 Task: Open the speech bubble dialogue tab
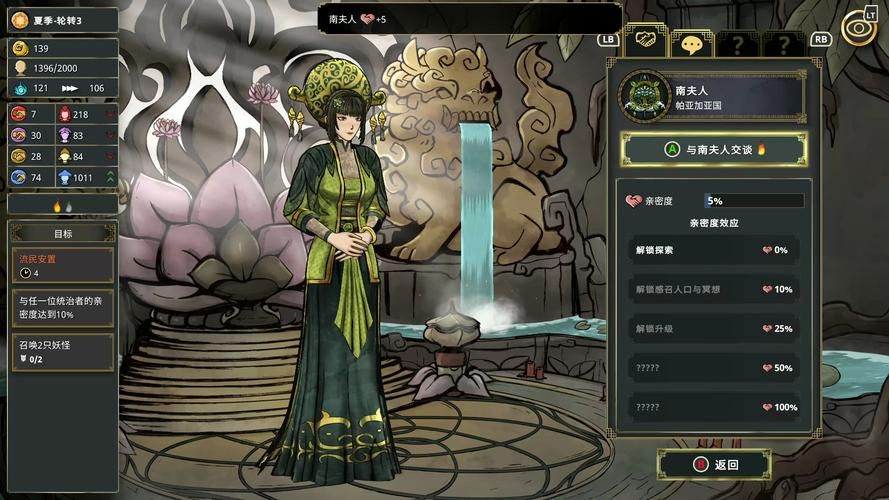coord(691,44)
